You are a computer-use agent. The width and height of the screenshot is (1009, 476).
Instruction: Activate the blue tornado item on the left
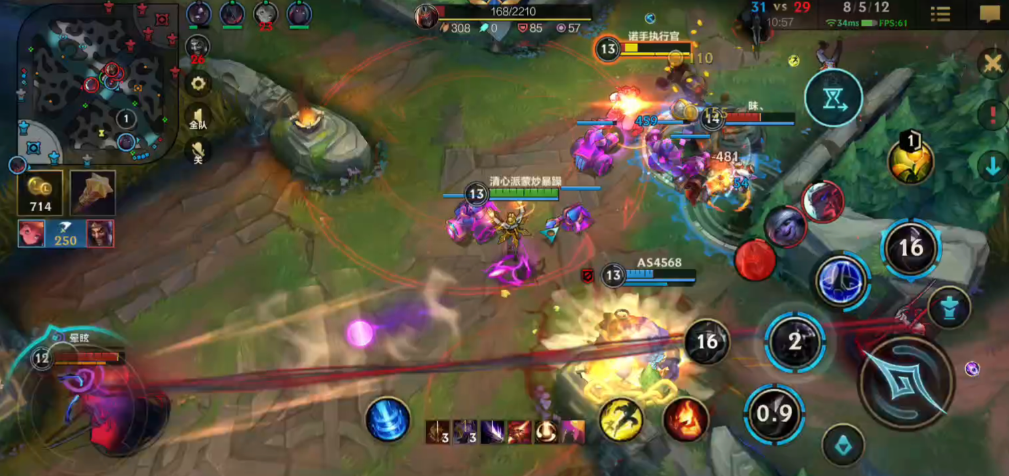coord(387,418)
